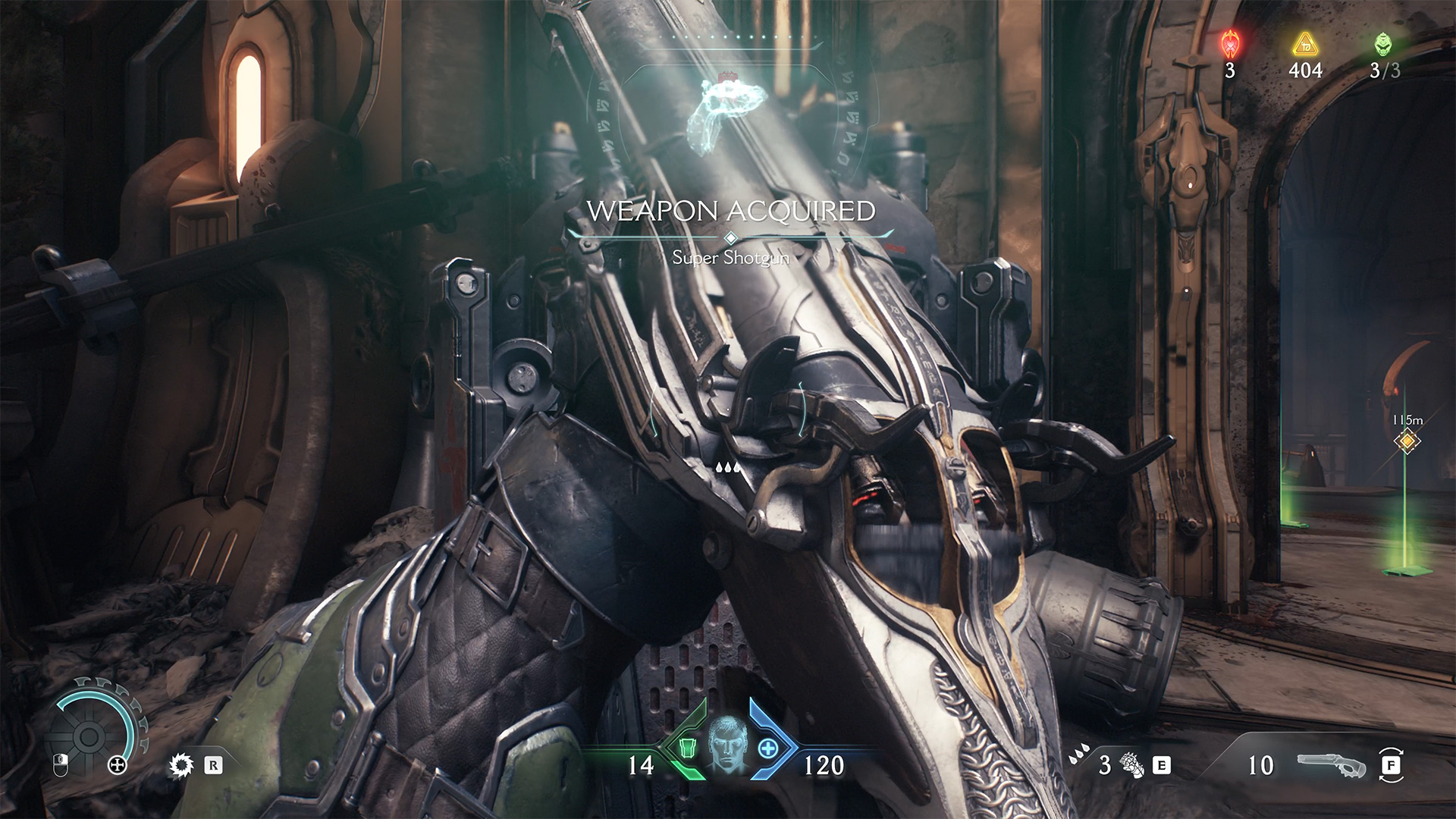Activate the shield saw throw icon
The image size is (1456, 819).
180,766
